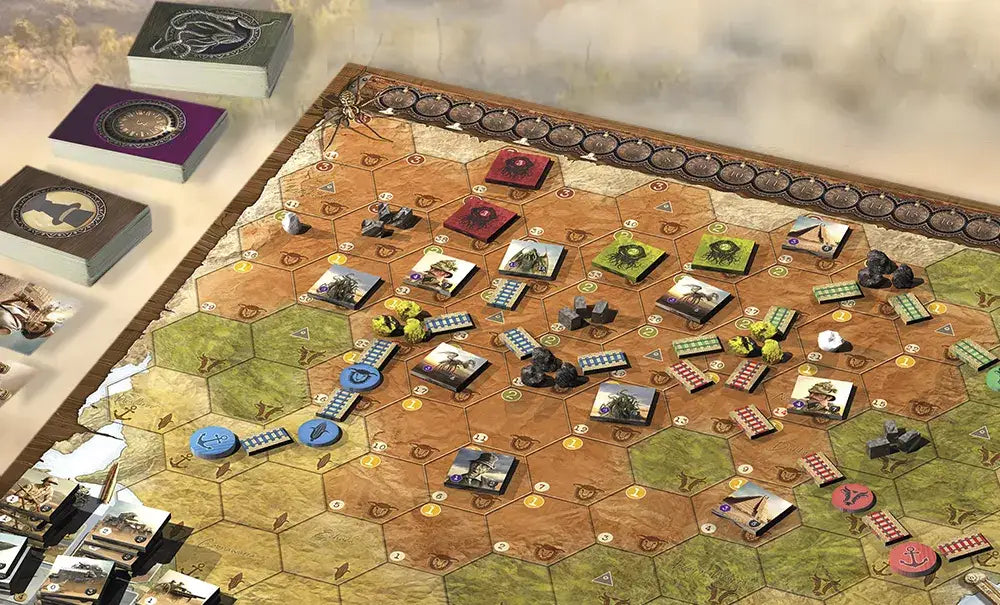Pick the red bull-head token

852,495
